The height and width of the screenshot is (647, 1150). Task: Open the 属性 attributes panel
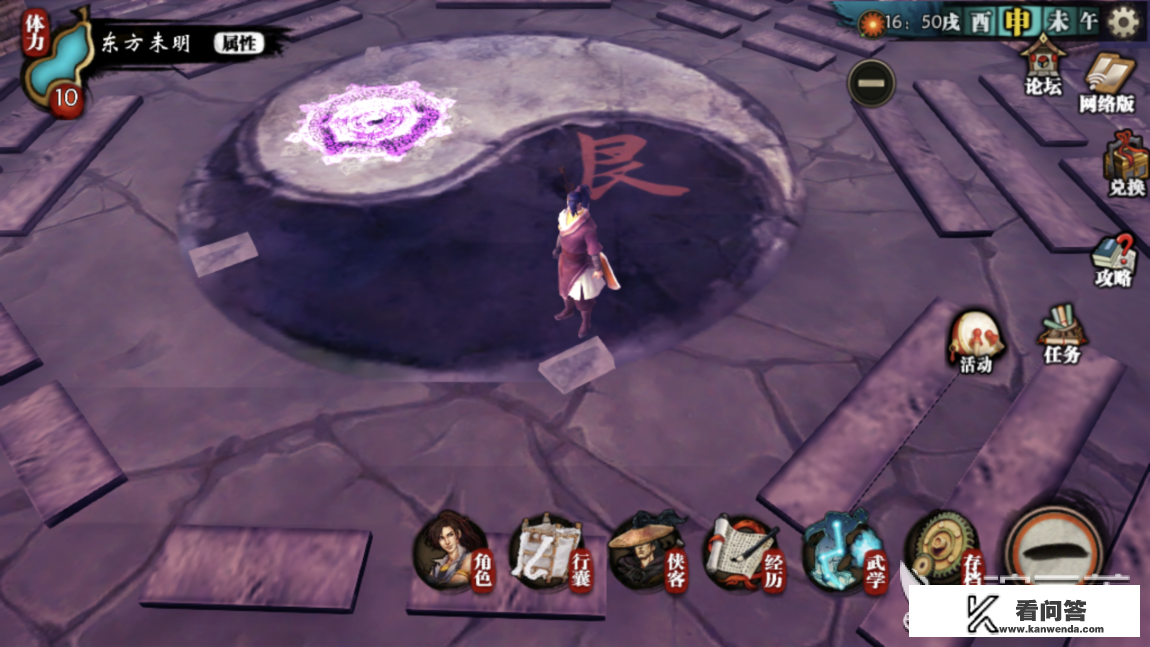pyautogui.click(x=238, y=43)
